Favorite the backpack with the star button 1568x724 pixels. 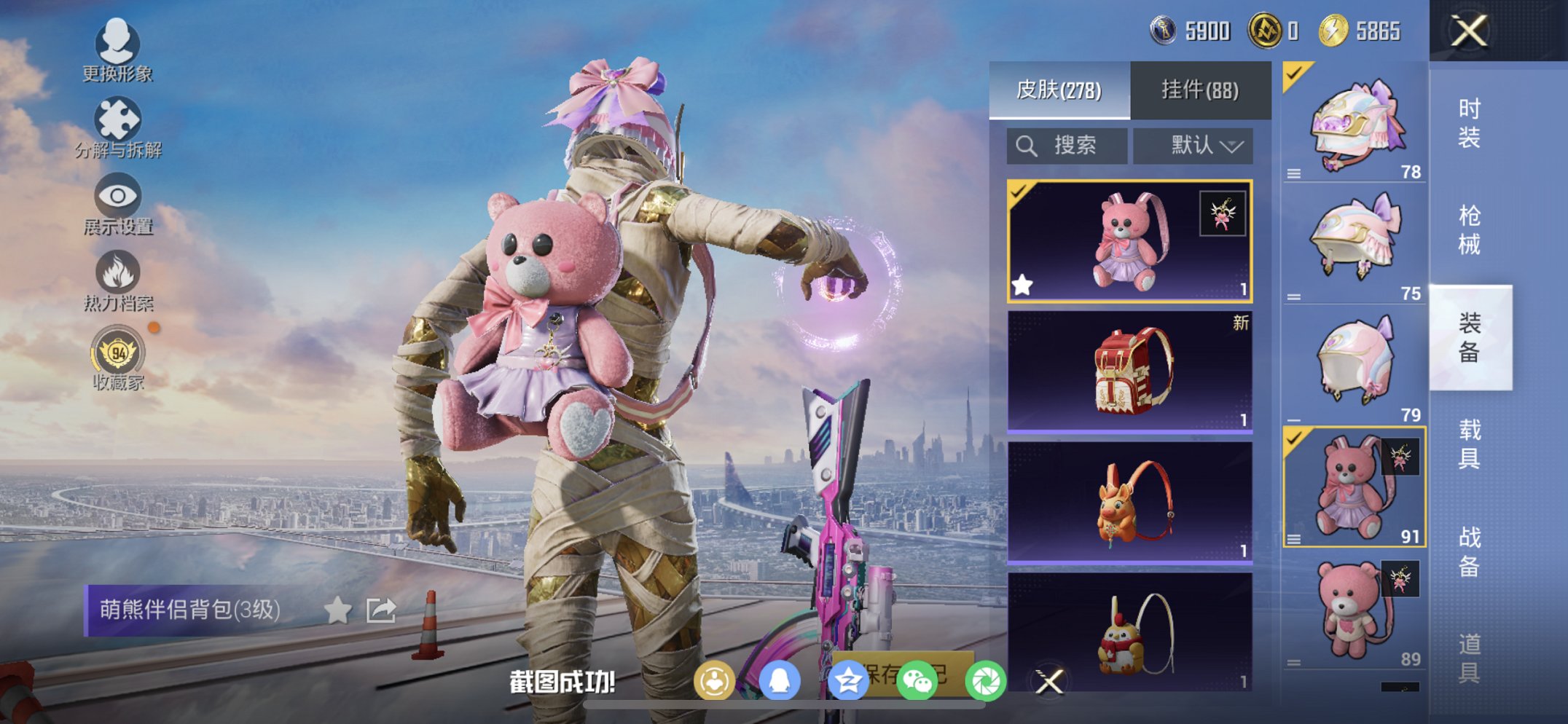[x=337, y=610]
